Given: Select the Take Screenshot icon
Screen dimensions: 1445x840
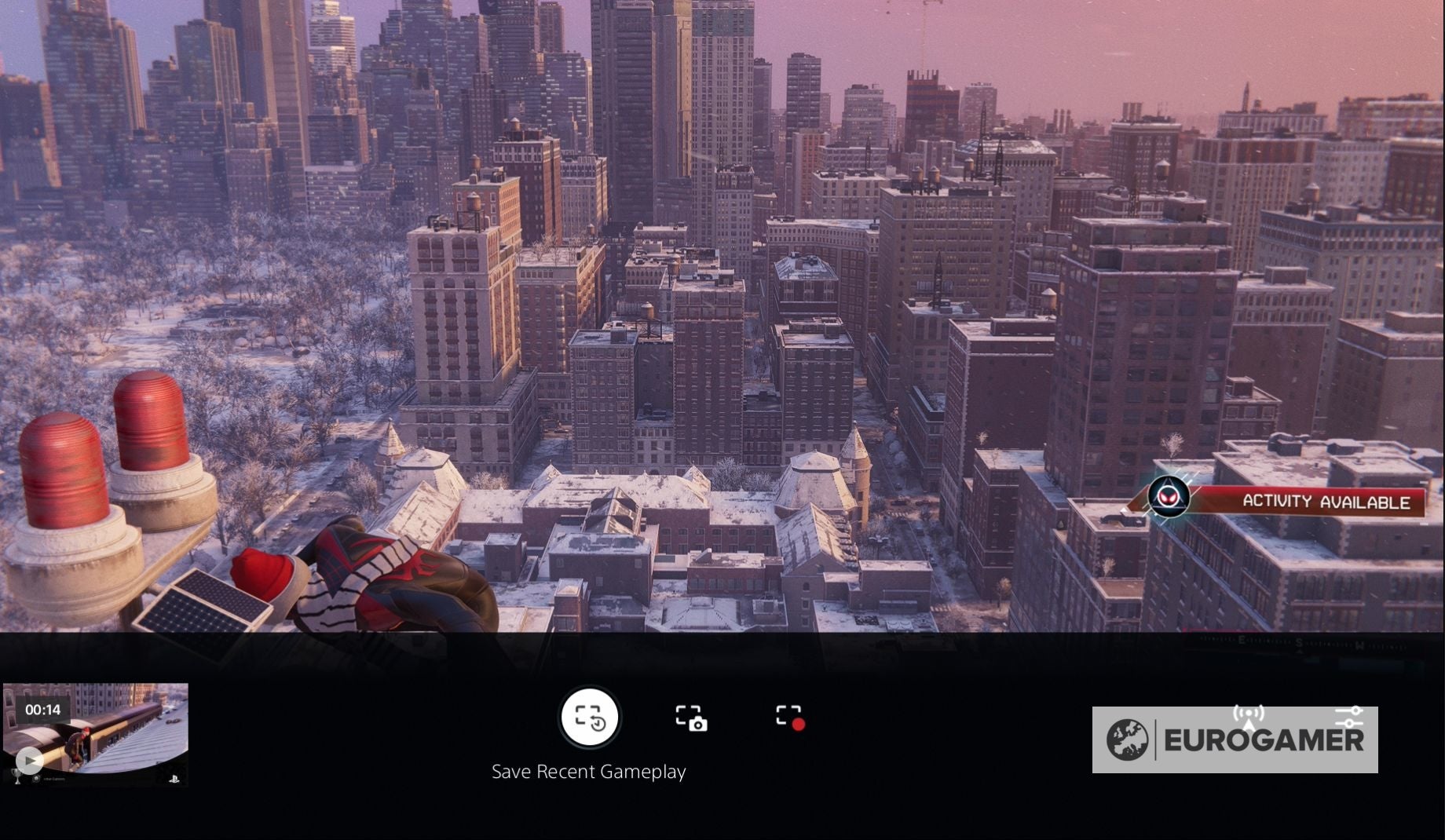Looking at the screenshot, I should (693, 718).
